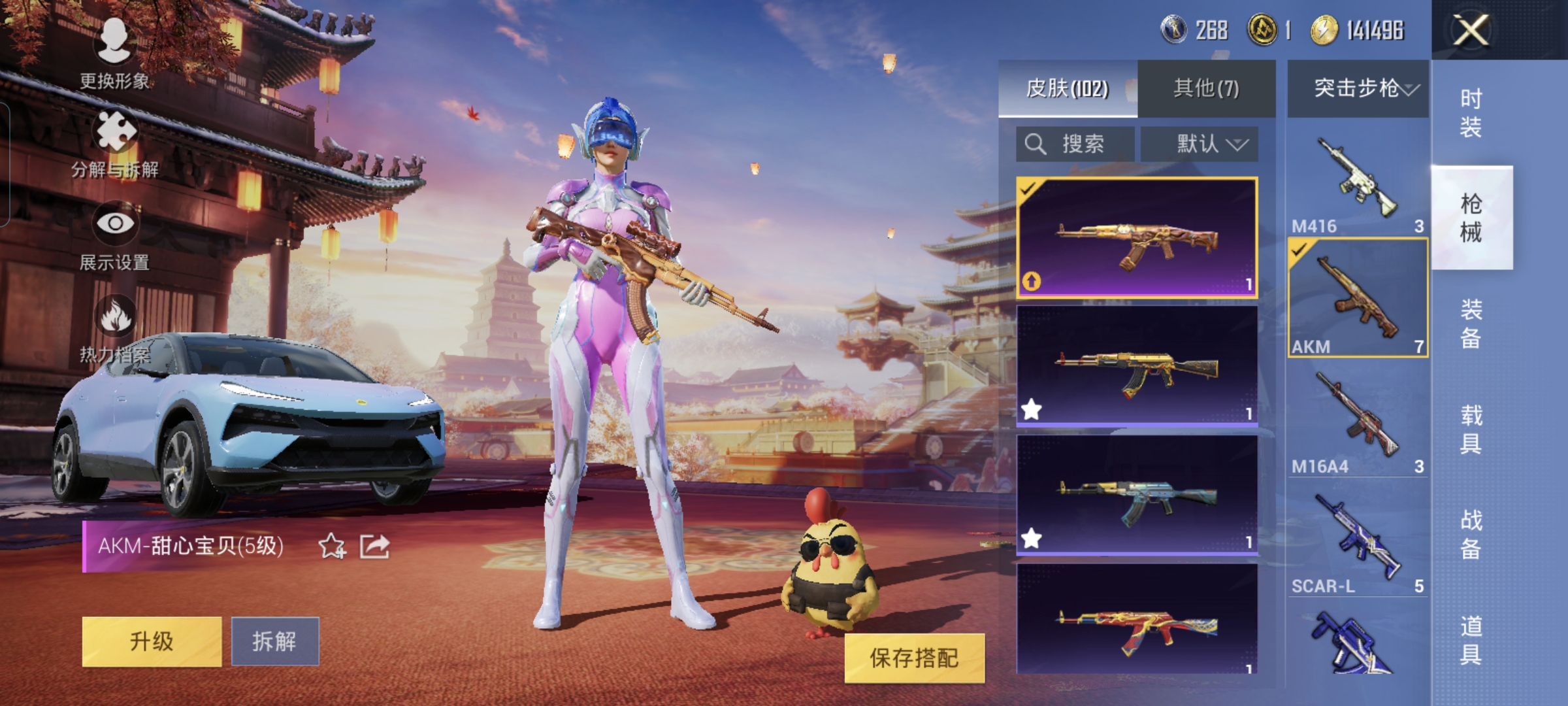Go to the 载具 vehicles category
This screenshot has height=706, width=1568.
click(x=1471, y=429)
